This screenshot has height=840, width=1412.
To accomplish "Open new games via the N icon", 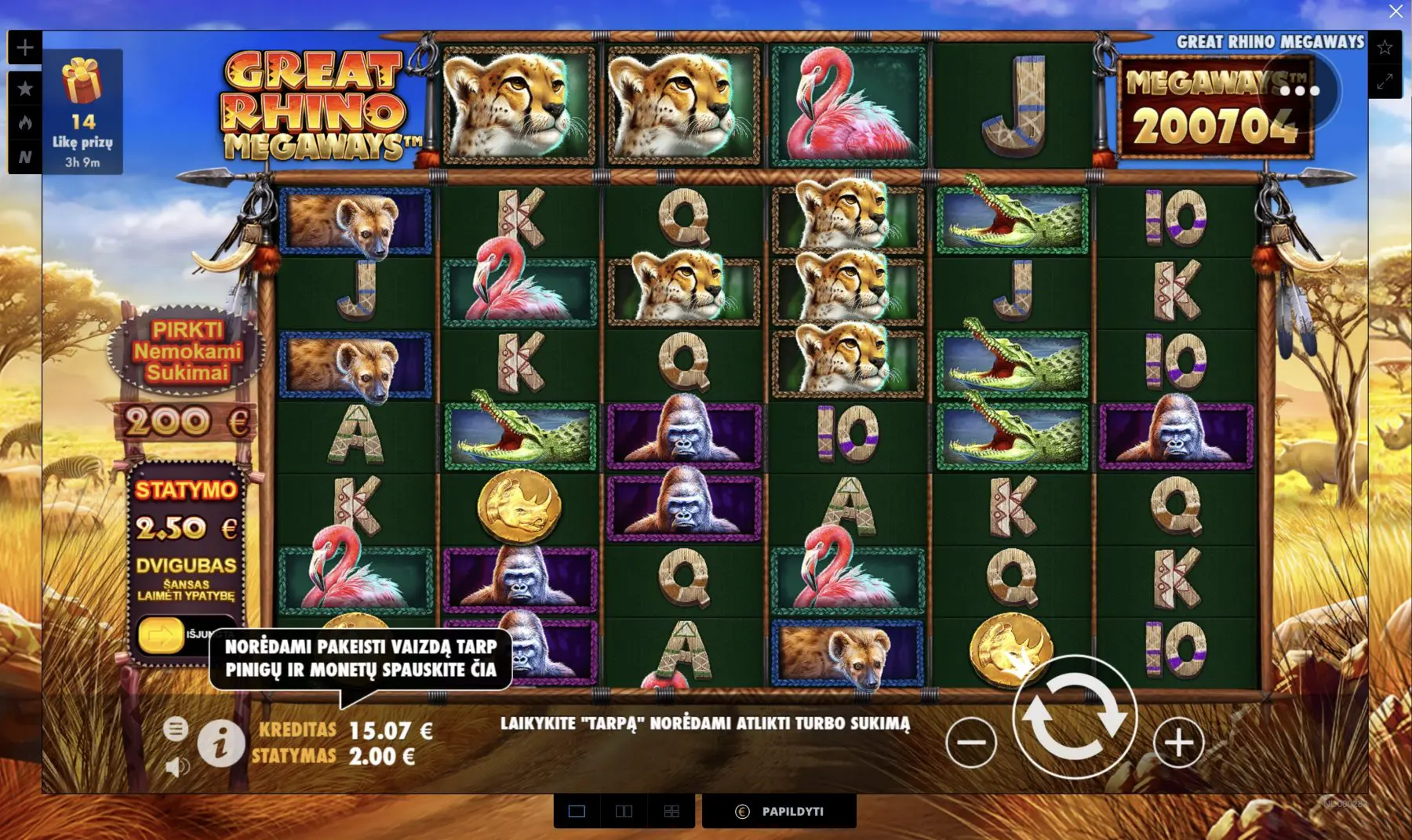I will coord(25,158).
